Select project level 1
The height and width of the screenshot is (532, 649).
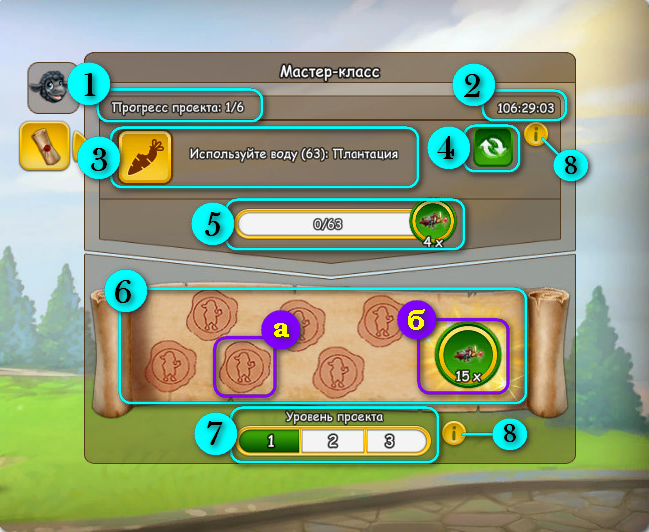[x=269, y=440]
